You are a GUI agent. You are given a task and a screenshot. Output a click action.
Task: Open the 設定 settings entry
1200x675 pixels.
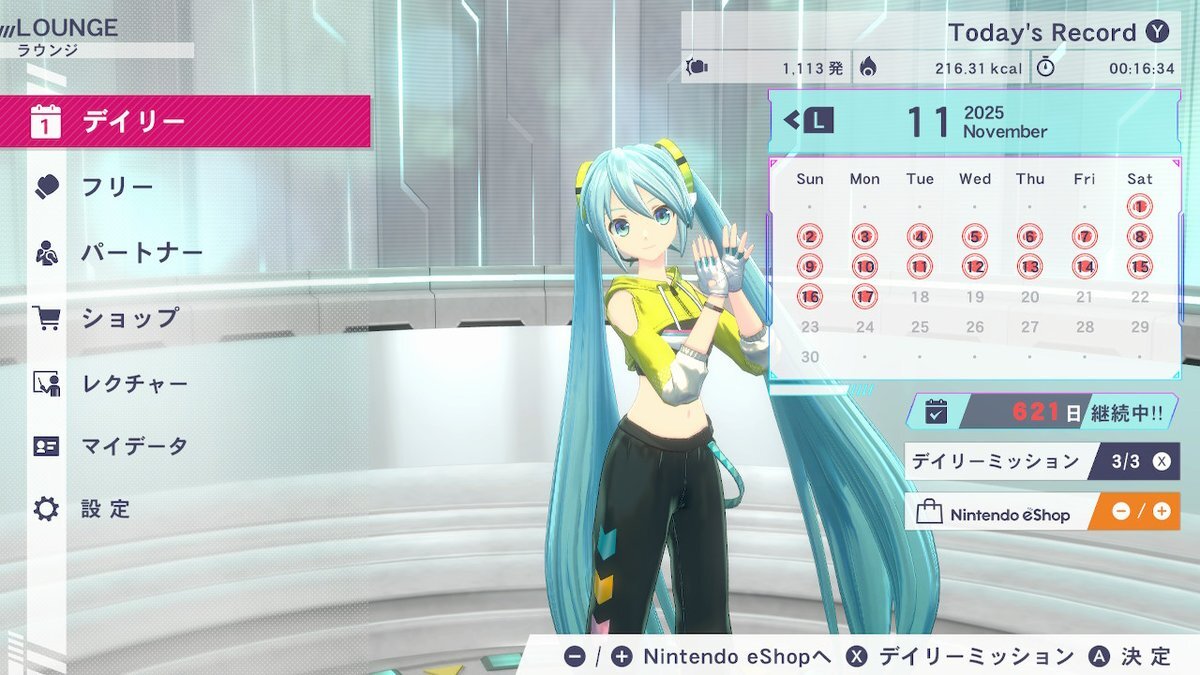(x=185, y=509)
